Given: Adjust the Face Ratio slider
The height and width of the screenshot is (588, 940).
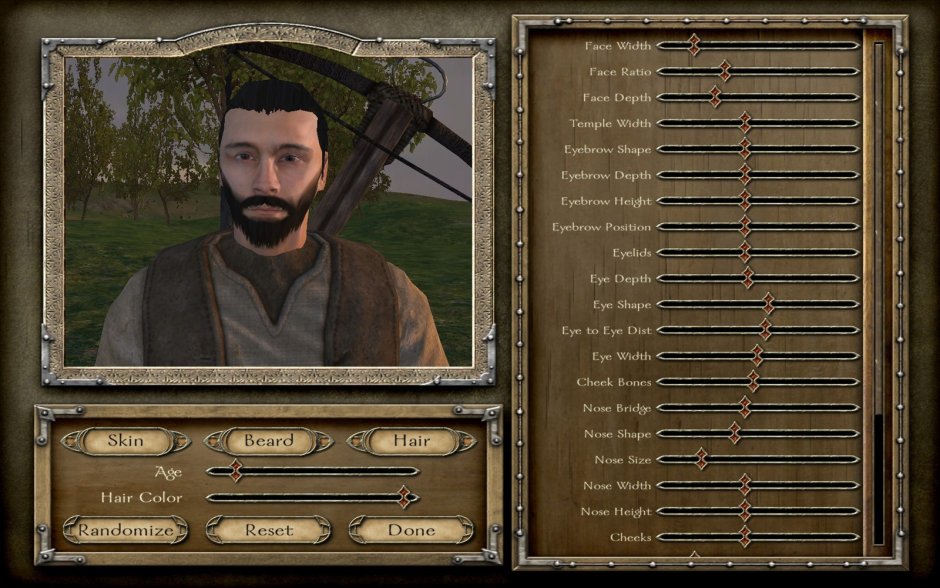Looking at the screenshot, I should (725, 71).
